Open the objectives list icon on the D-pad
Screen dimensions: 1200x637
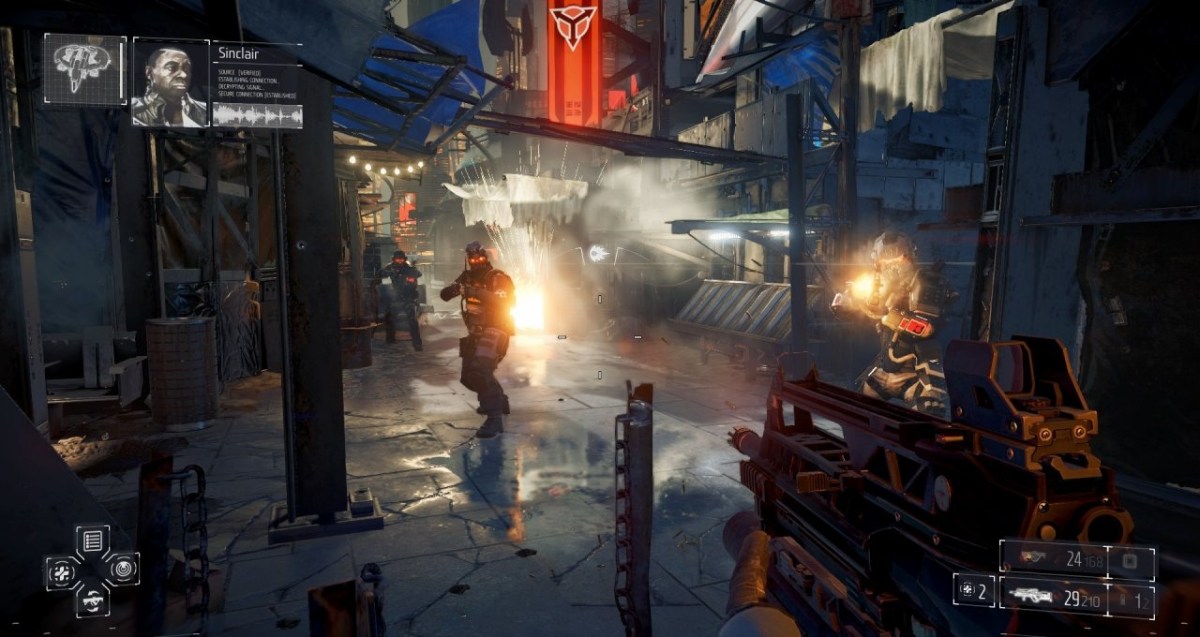92,541
